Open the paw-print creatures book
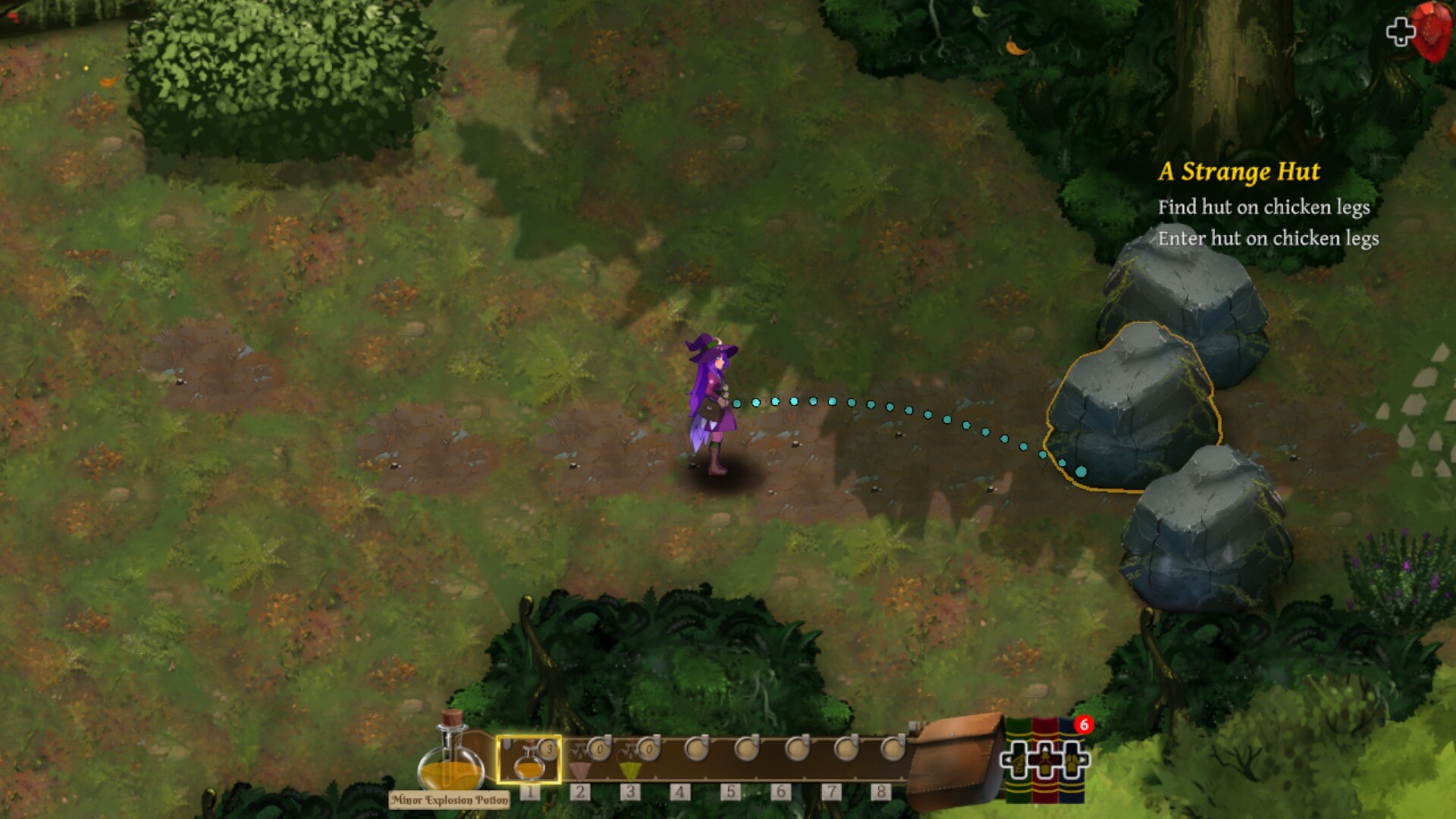This screenshot has height=819, width=1456. (x=1072, y=761)
